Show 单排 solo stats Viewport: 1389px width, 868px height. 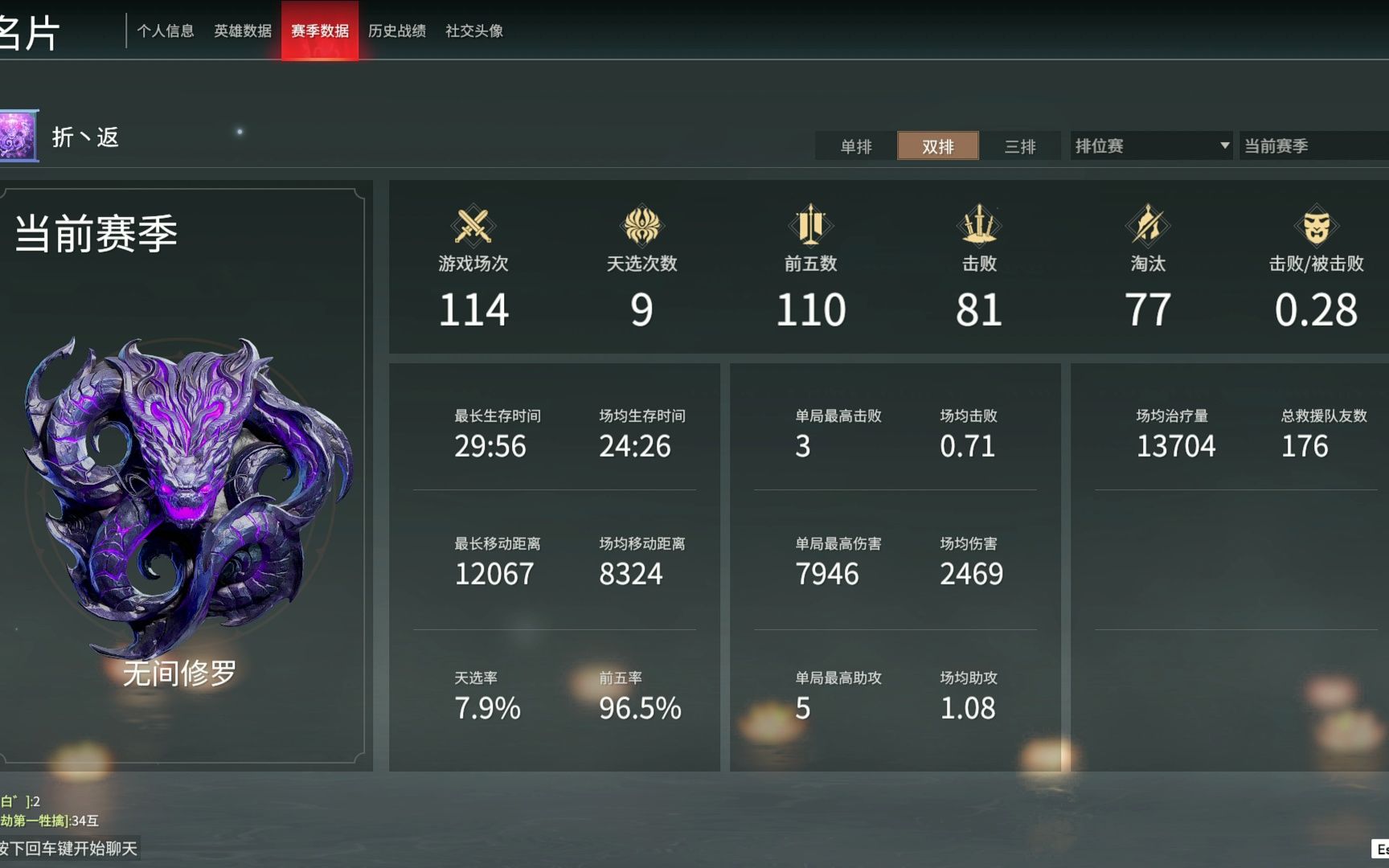856,146
